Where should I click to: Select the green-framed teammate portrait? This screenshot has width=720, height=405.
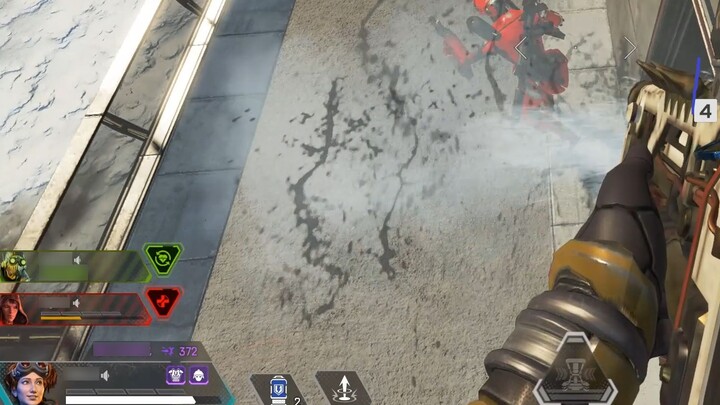pyautogui.click(x=14, y=265)
